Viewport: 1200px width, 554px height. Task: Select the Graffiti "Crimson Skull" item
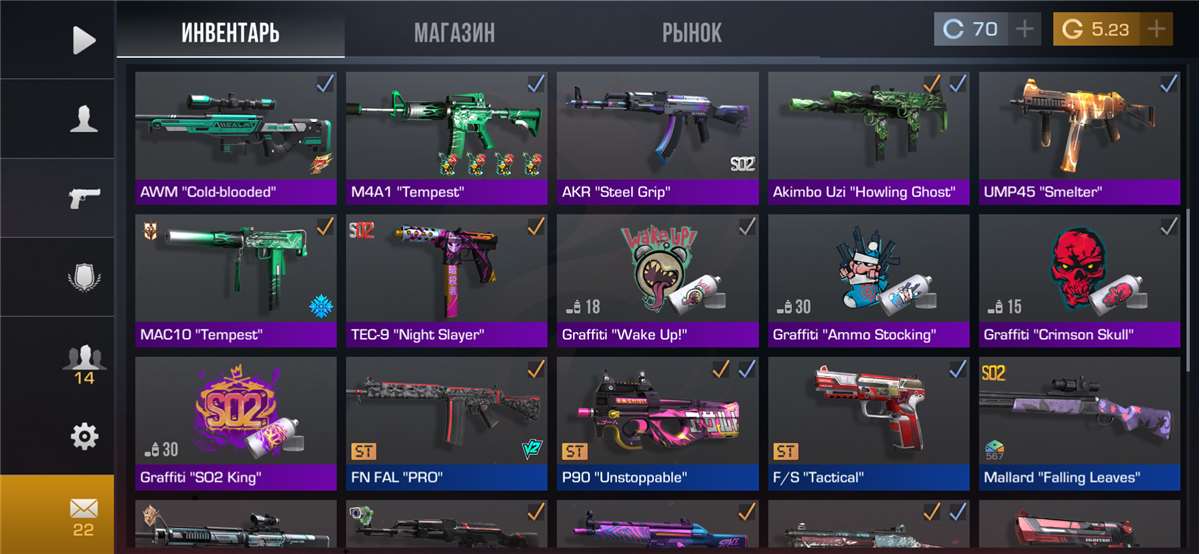[1079, 273]
